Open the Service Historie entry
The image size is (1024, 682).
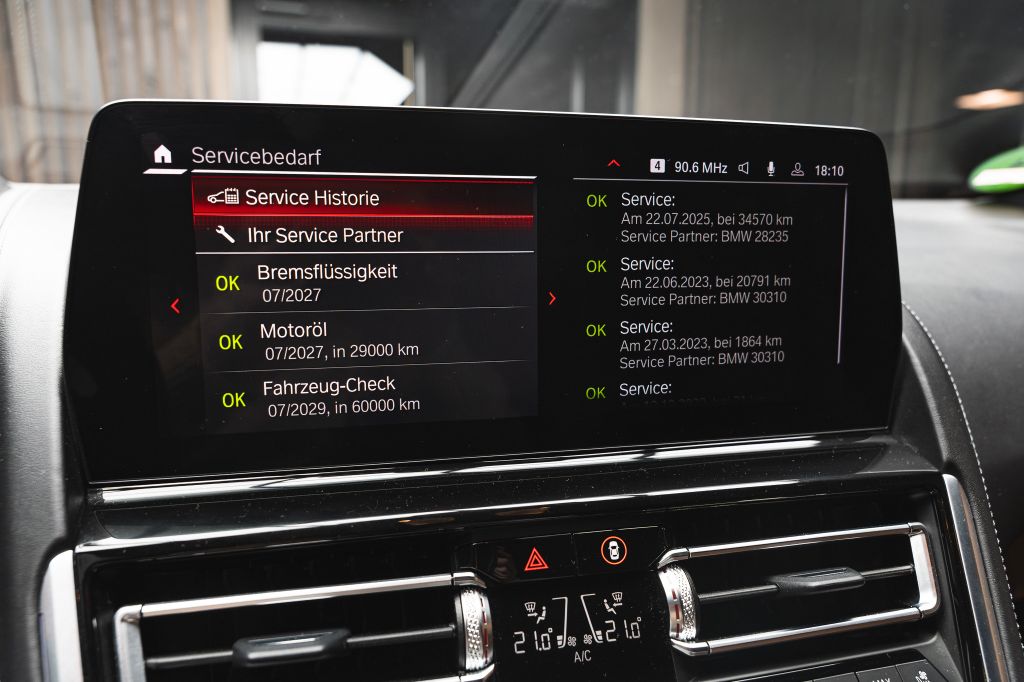coord(363,198)
